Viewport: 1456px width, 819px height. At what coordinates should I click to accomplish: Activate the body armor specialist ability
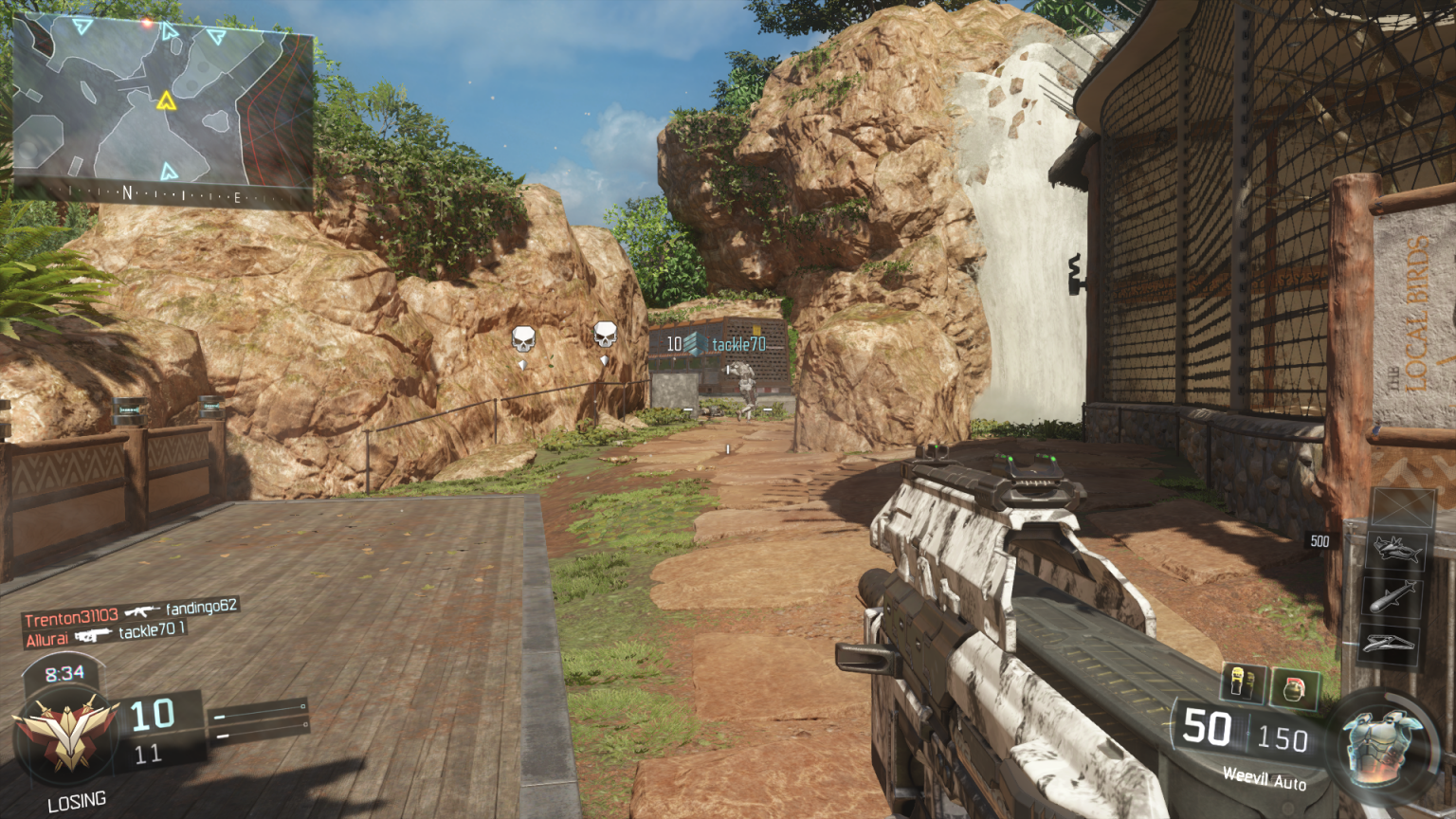[1381, 745]
